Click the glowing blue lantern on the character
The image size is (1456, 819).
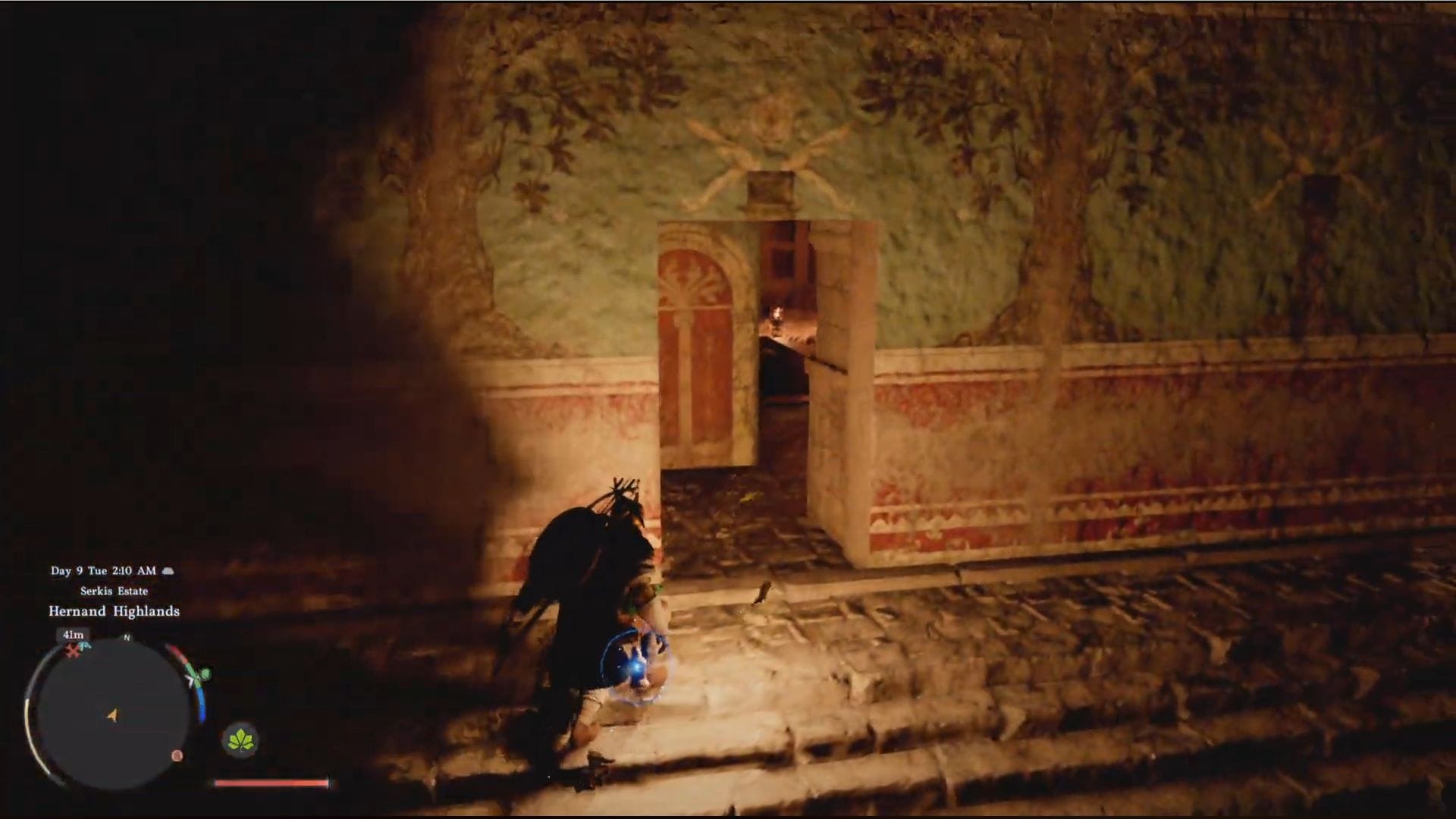coord(635,667)
